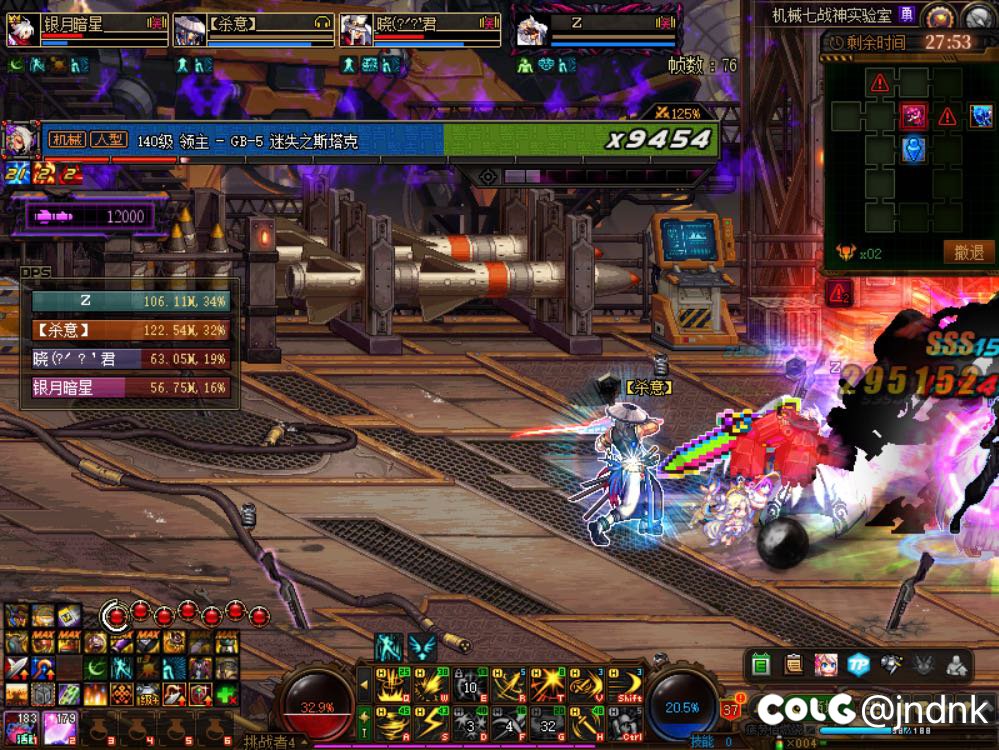Open the green calendar menu icon

point(761,663)
